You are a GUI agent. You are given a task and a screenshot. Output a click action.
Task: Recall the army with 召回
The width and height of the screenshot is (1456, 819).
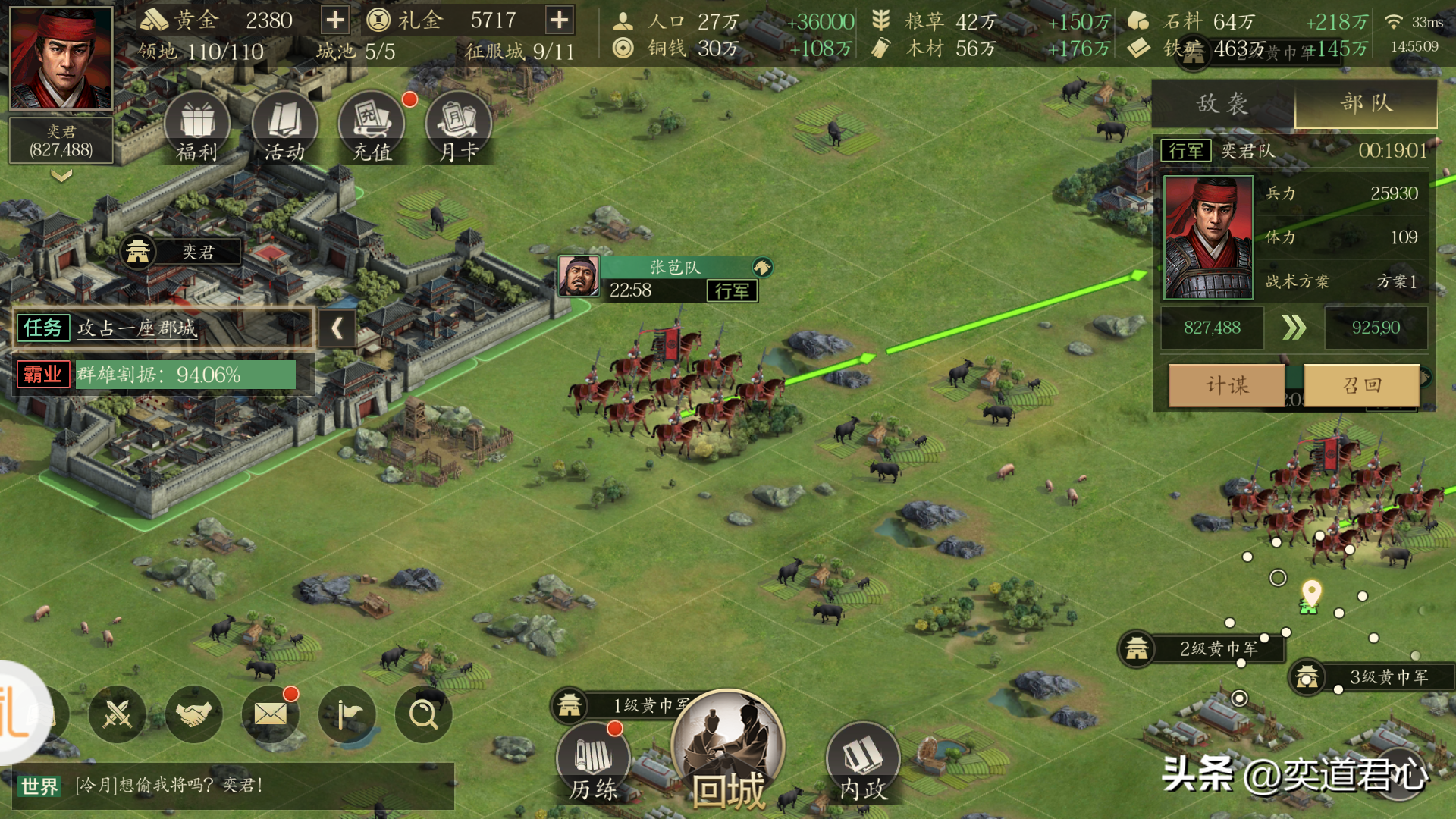coord(1362,385)
